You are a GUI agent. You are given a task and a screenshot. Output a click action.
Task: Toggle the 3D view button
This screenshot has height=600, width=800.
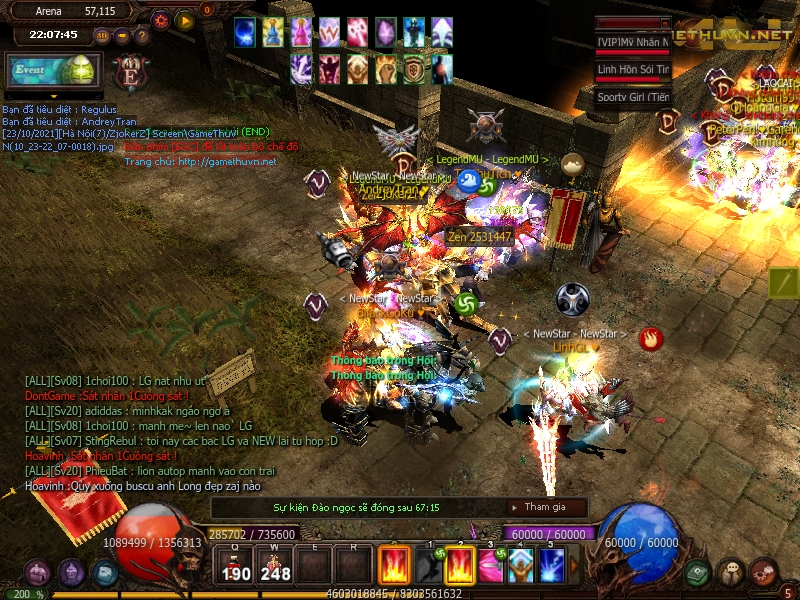tap(102, 36)
